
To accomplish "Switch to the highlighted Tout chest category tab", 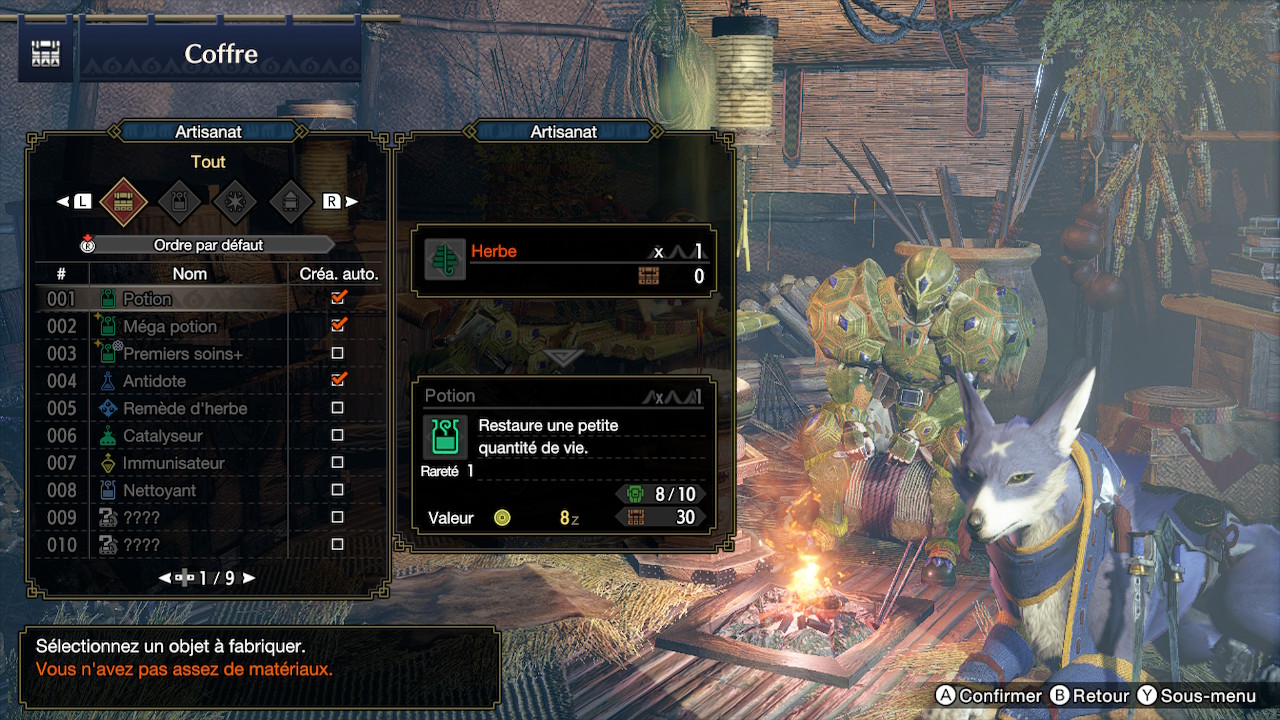I will click(124, 201).
